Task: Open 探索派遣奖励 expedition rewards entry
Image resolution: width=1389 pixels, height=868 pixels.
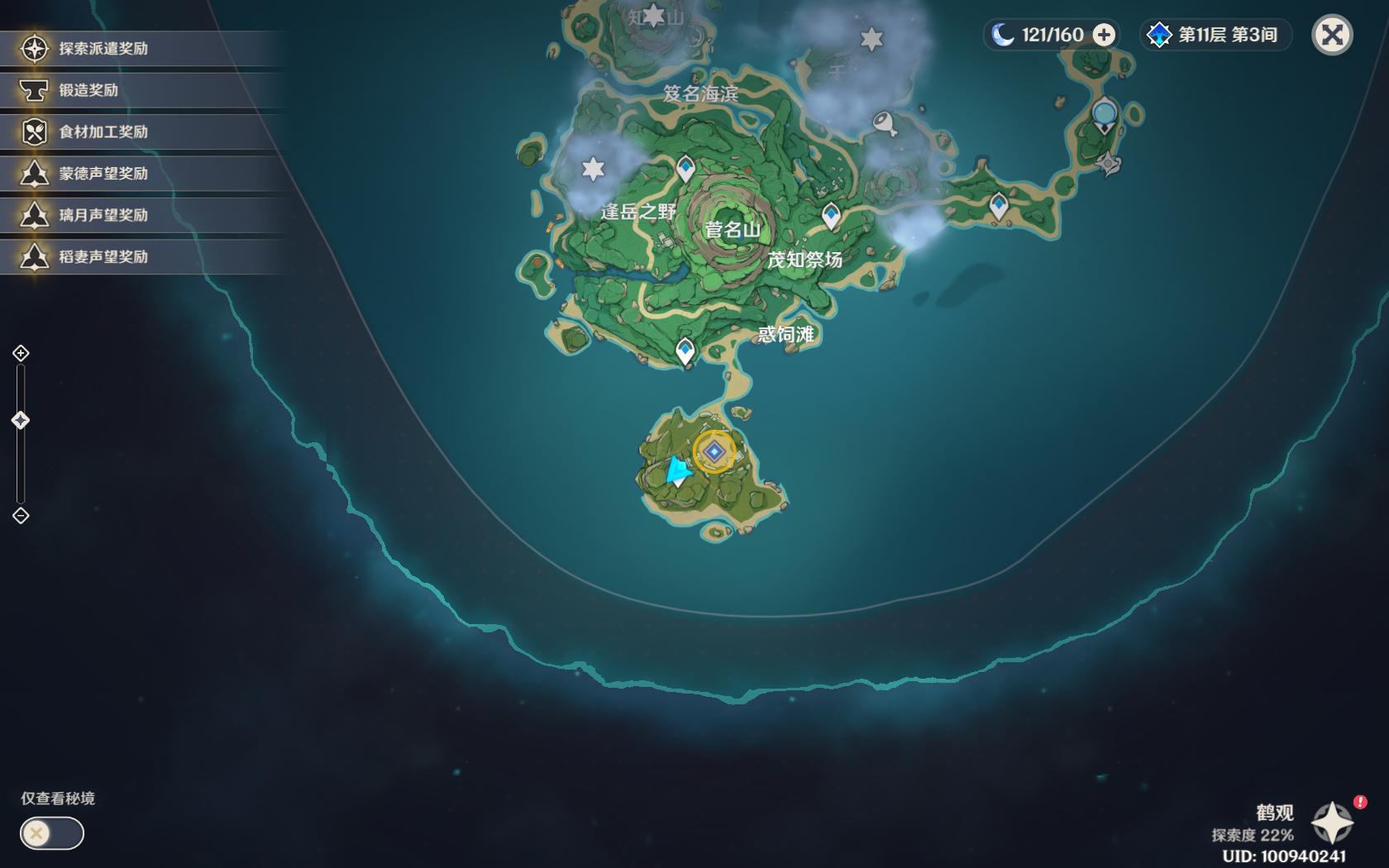Action: [x=103, y=49]
